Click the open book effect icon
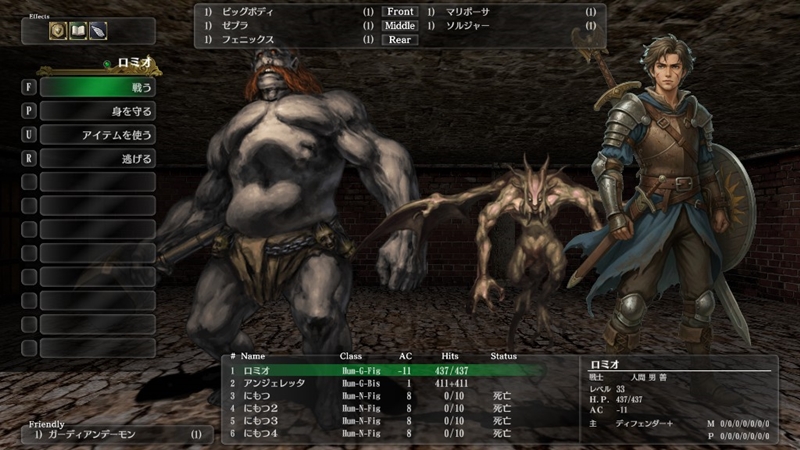Screen dimensions: 800x450 point(78,31)
